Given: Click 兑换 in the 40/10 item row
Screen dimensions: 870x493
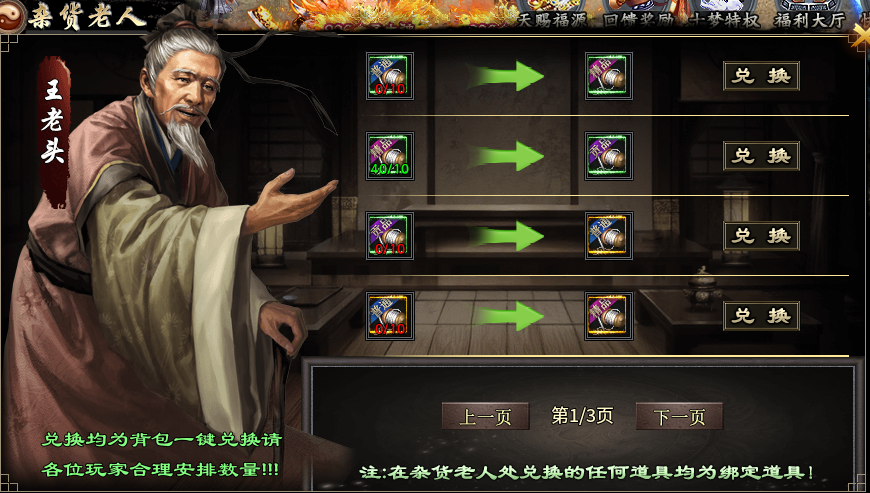Looking at the screenshot, I should pos(761,156).
